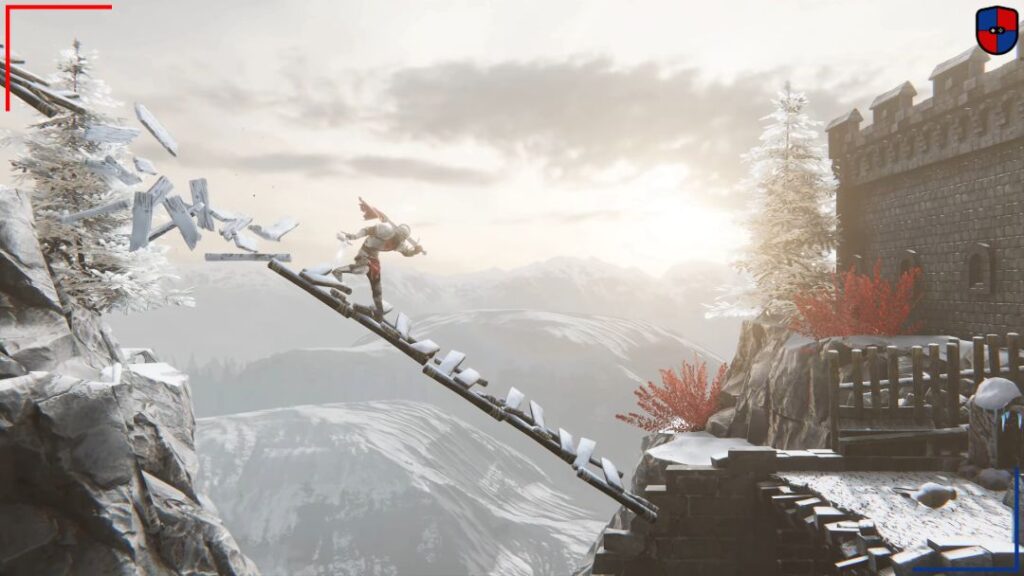Click the red and blue shield logo
Viewport: 1024px width, 576px height.
(x=996, y=30)
